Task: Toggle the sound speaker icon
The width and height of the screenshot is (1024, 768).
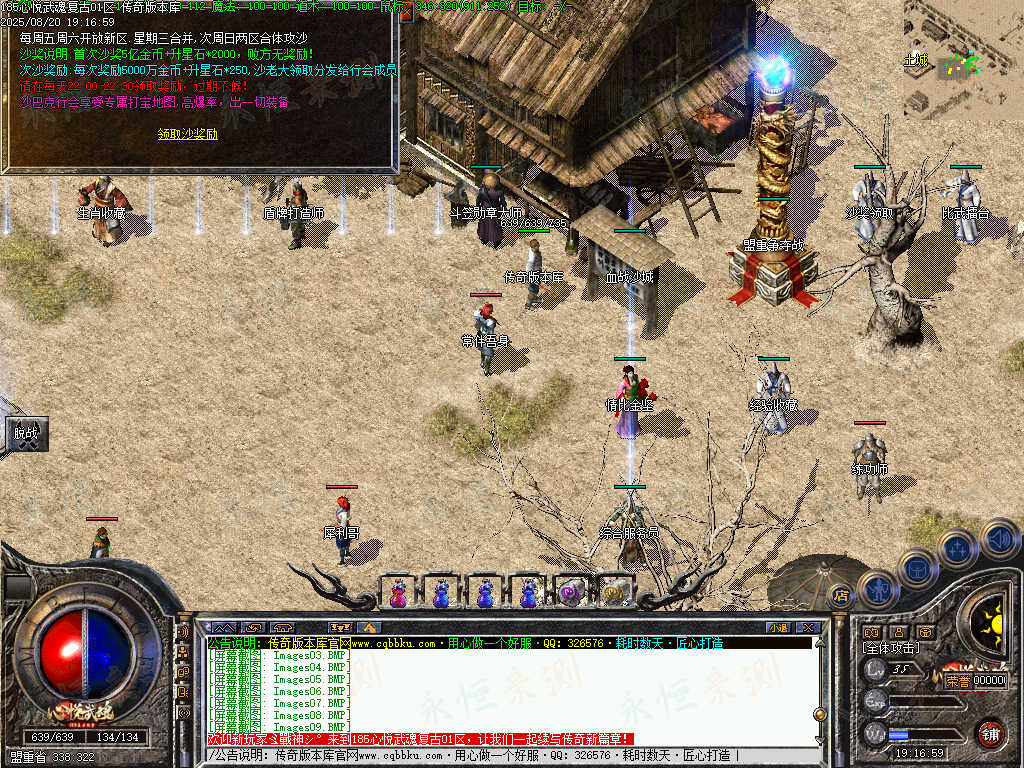Action: point(999,538)
